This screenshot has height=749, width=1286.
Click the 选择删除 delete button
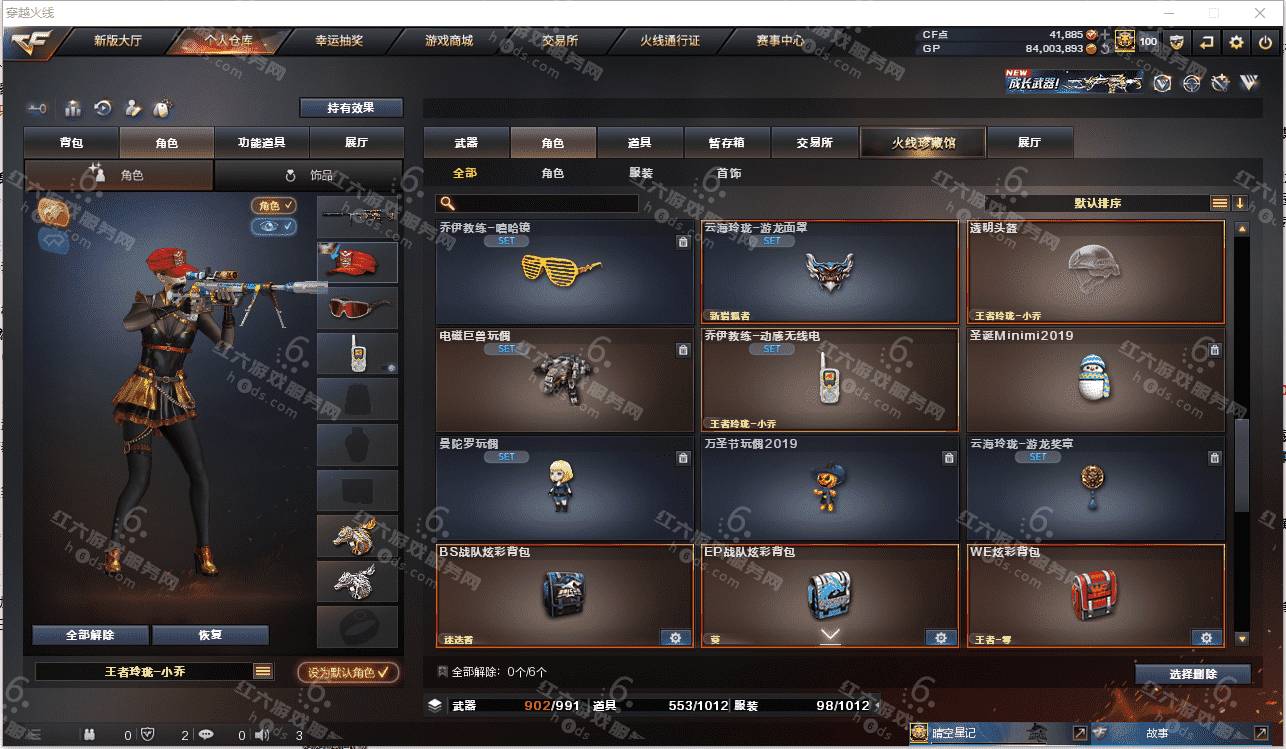tap(1192, 674)
